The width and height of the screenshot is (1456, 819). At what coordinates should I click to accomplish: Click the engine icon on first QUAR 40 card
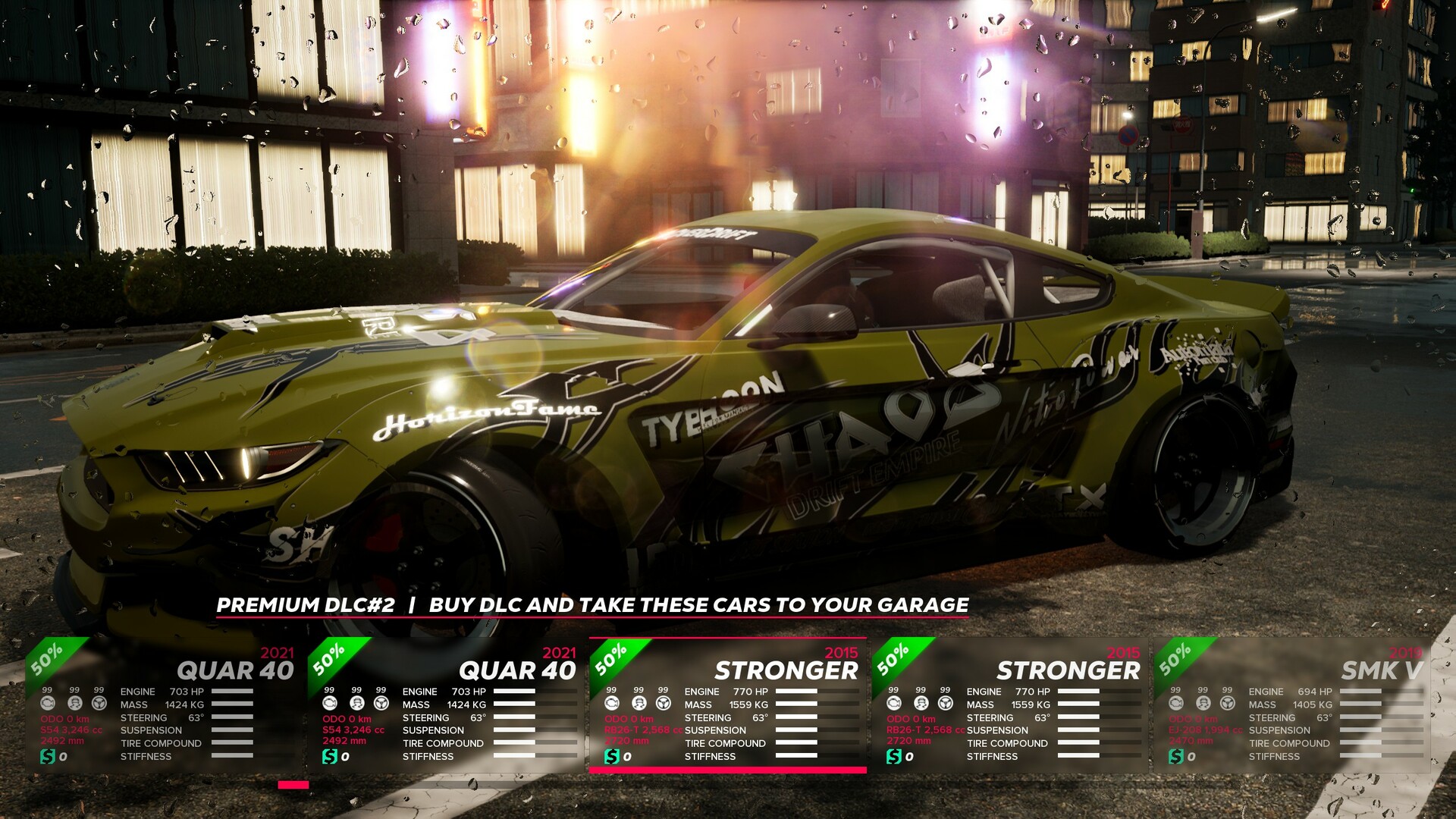tap(48, 704)
